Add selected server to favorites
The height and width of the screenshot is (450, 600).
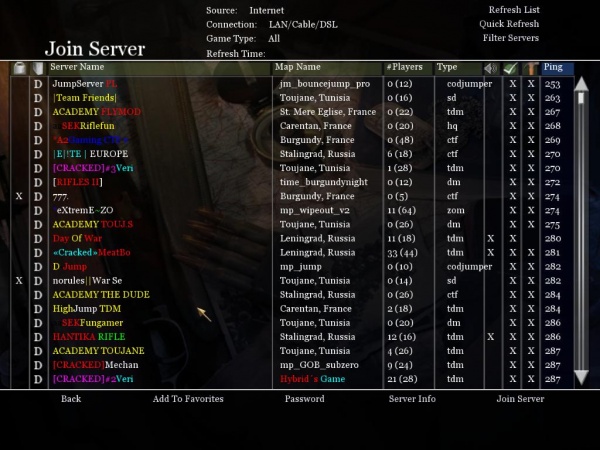point(188,399)
